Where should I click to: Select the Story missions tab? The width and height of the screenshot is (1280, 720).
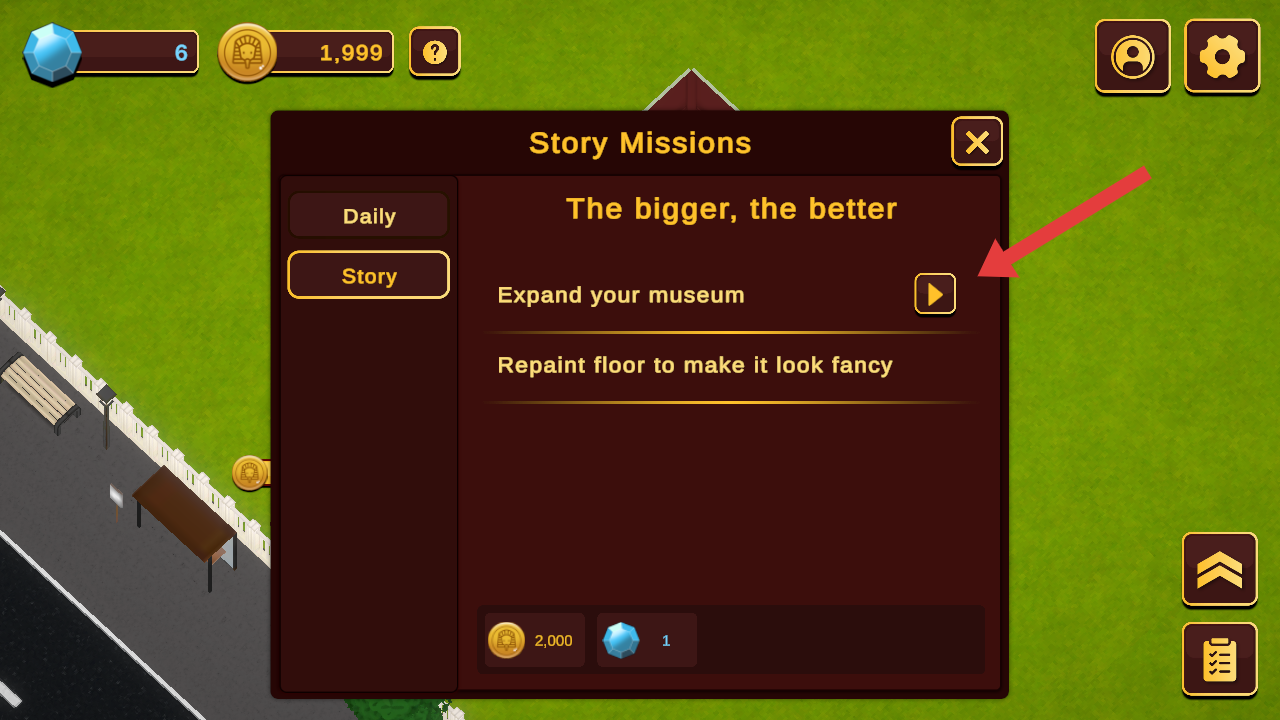[369, 275]
